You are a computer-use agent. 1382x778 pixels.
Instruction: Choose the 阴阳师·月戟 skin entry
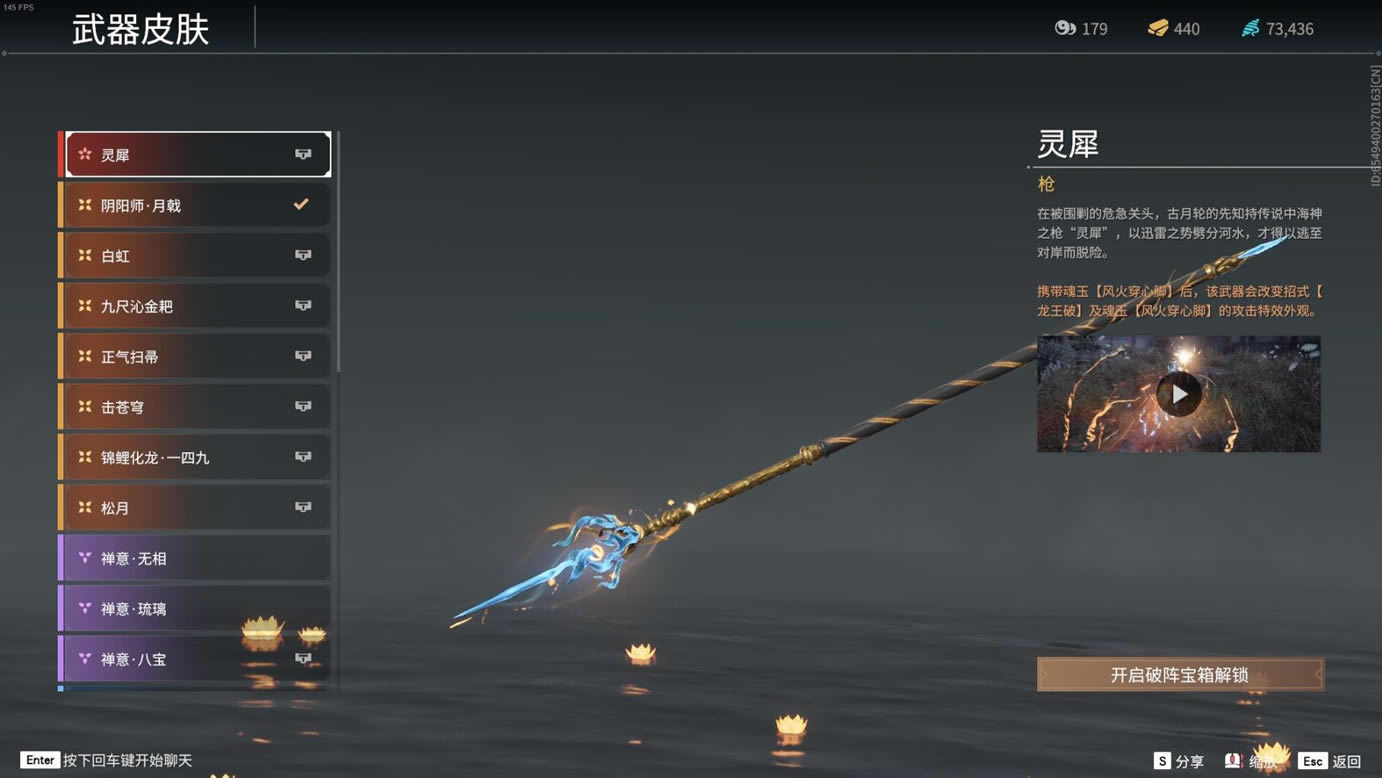tap(197, 205)
